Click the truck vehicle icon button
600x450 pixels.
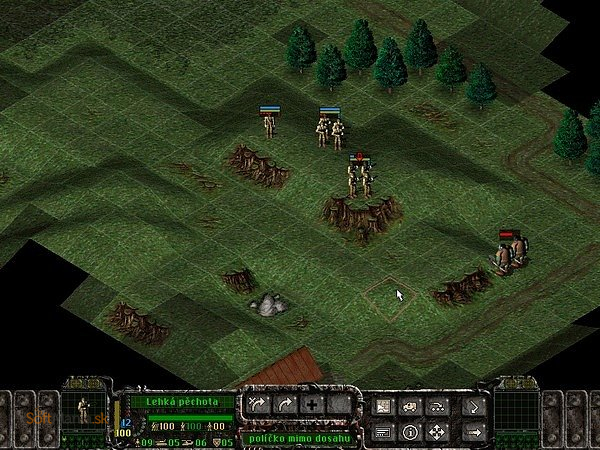point(410,406)
